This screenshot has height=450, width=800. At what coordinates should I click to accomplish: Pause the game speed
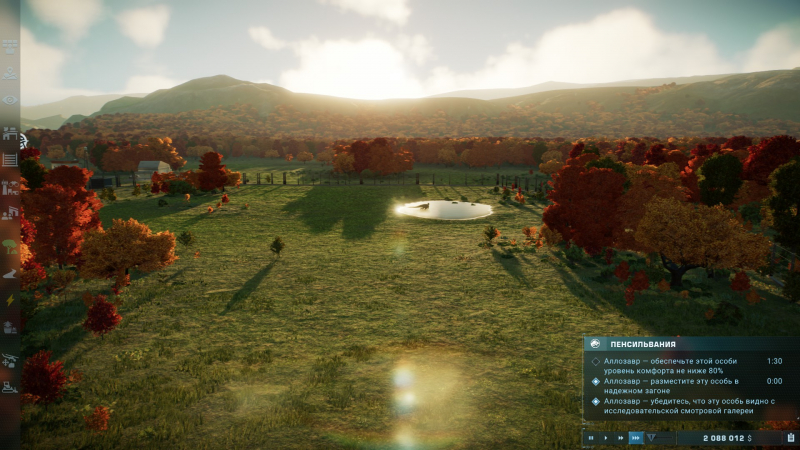coord(591,438)
